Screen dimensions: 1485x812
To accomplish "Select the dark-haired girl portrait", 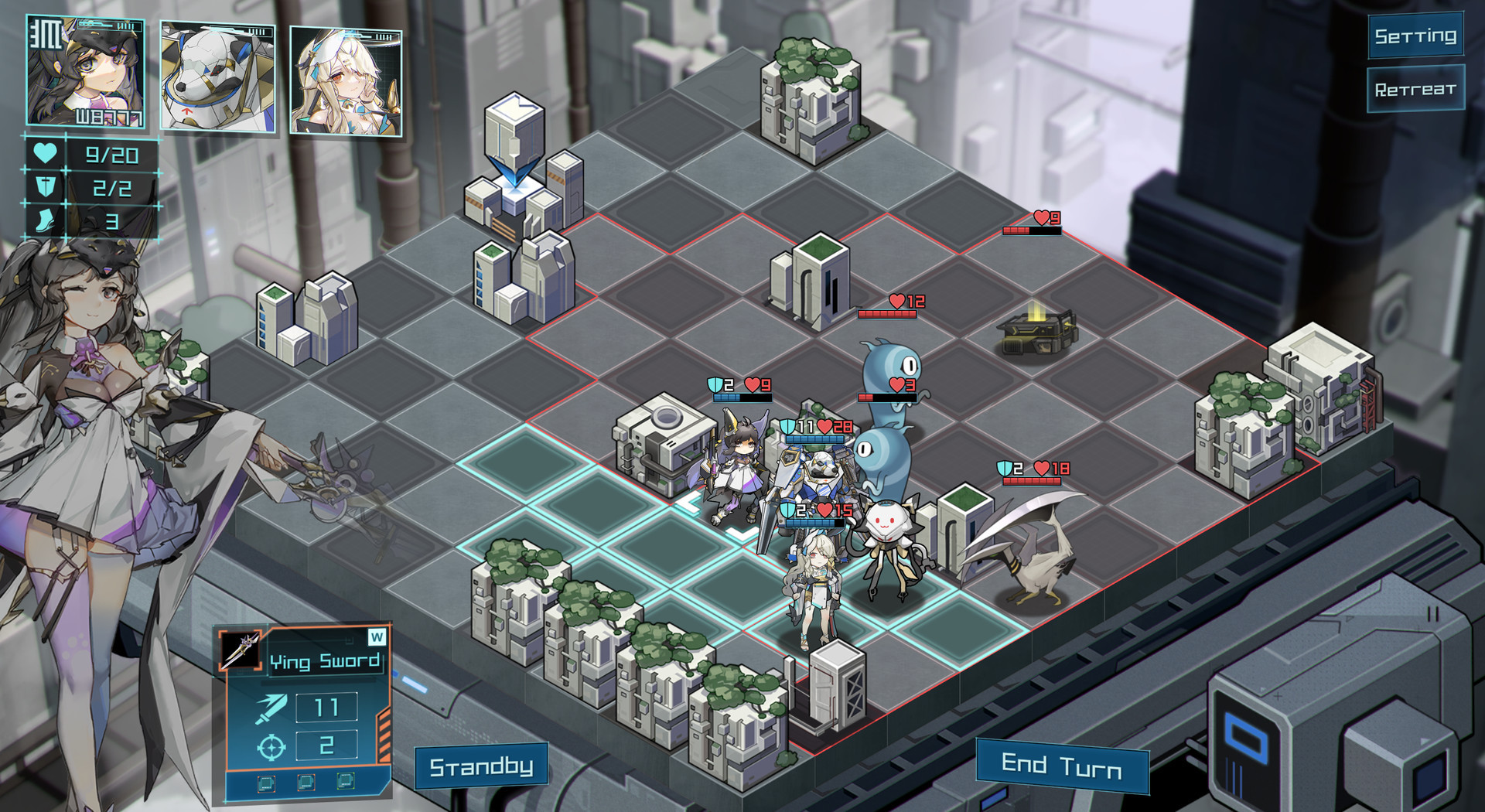I will [85, 71].
